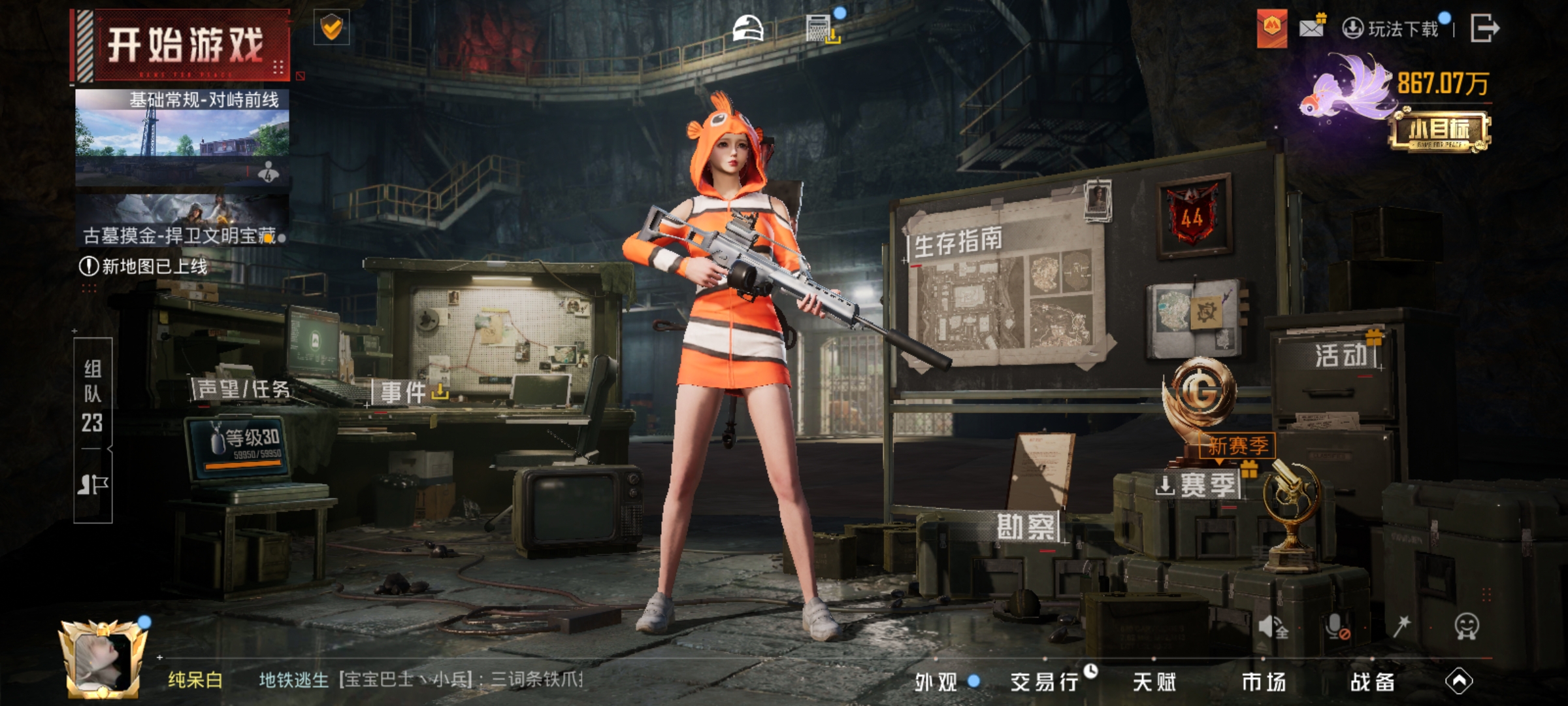Select the 基础常规-对峙前线 mode card
Viewport: 1568px width, 706px height.
coord(182,137)
